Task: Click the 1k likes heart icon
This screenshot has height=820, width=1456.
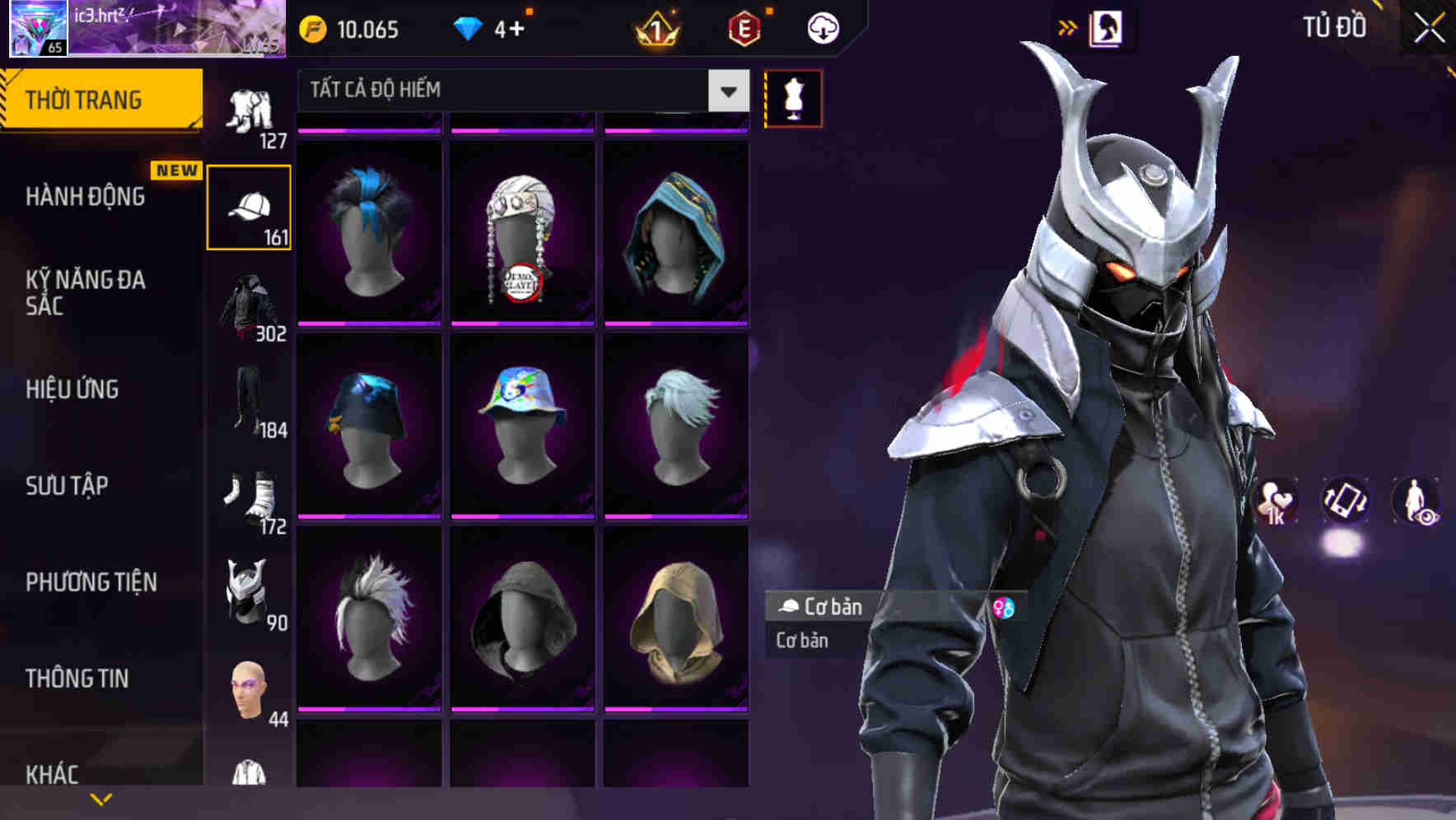Action: point(1275,500)
